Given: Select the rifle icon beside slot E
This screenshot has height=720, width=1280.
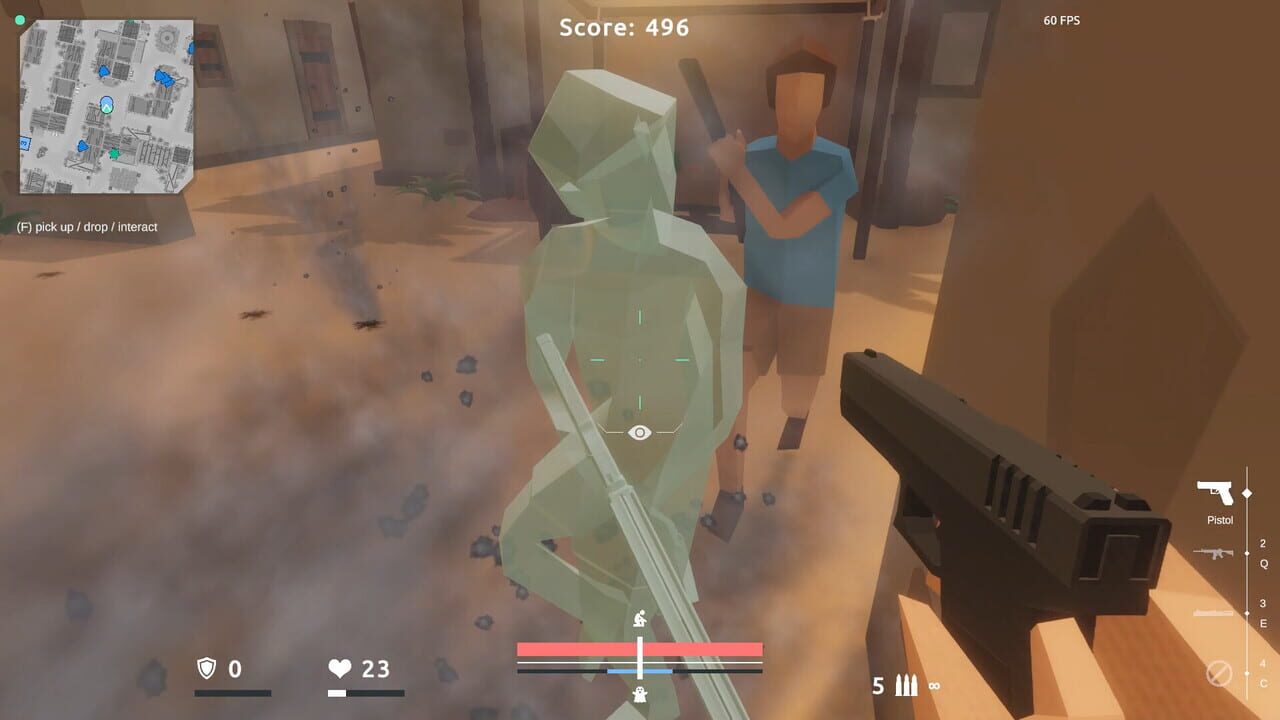Looking at the screenshot, I should (x=1213, y=613).
